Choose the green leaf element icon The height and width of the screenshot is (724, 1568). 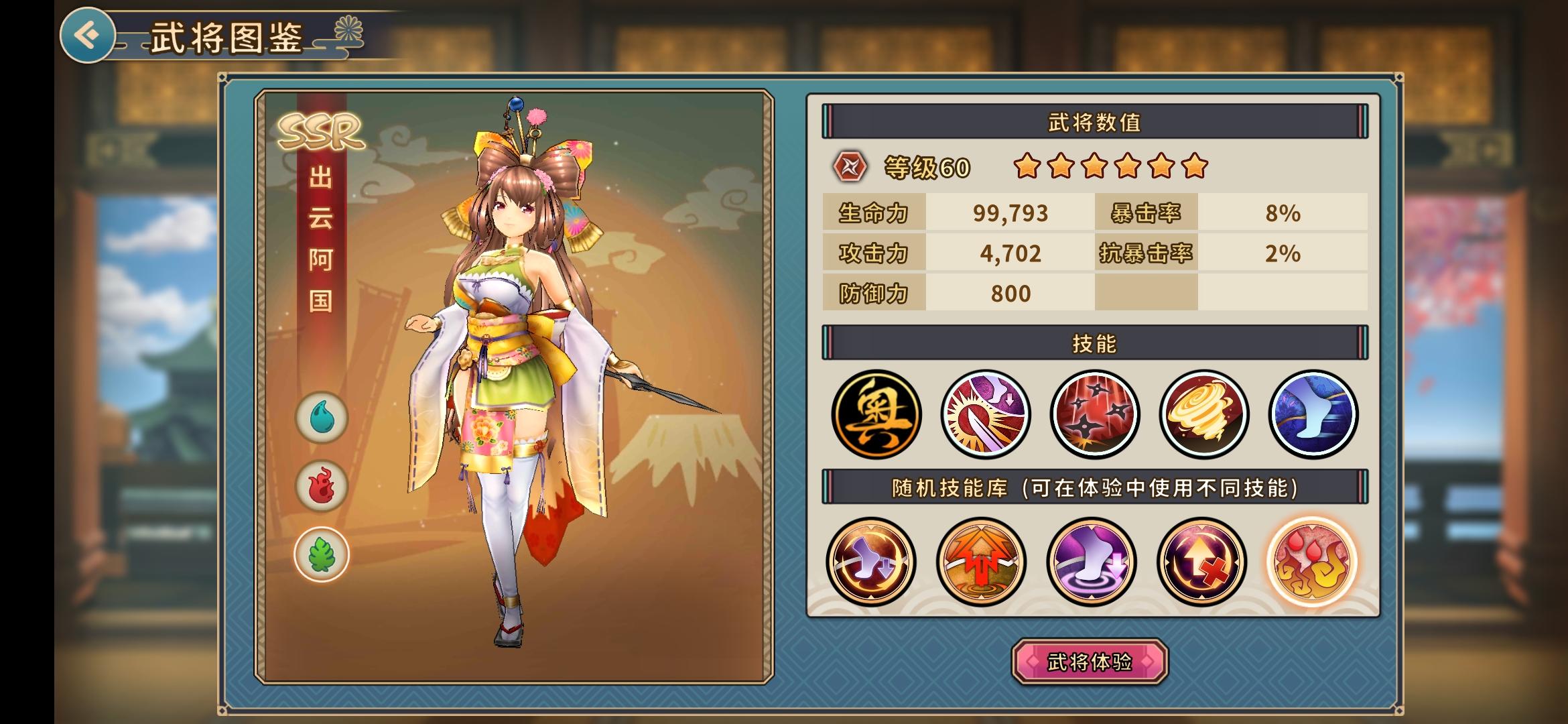pos(322,554)
